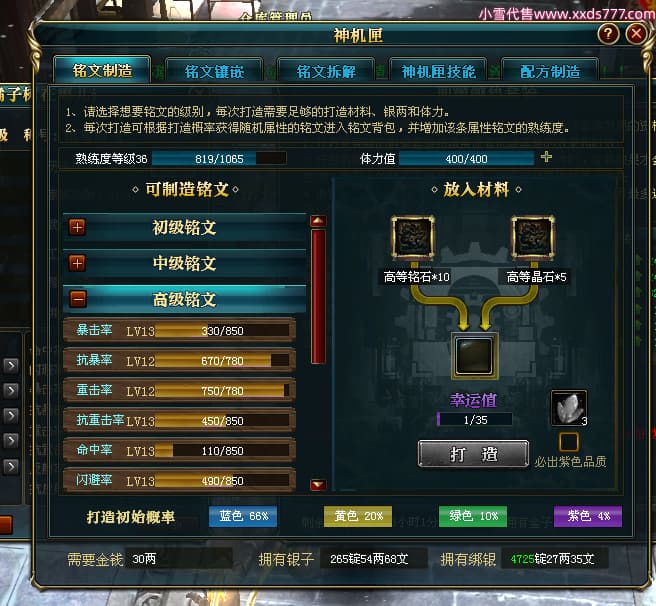Switch to the 铭文拆解 tab
This screenshot has width=656, height=606.
pos(333,71)
